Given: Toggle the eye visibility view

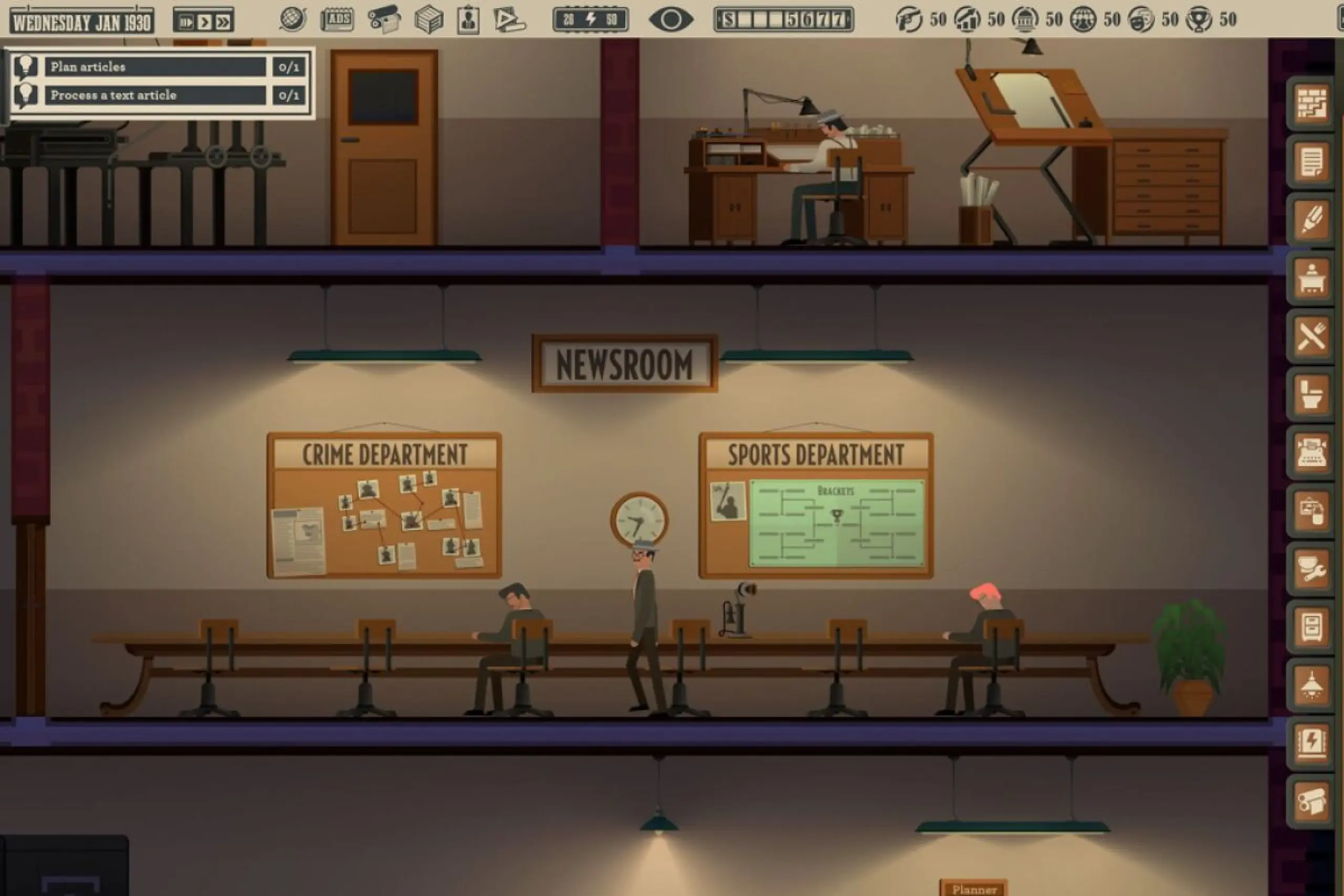Looking at the screenshot, I should coord(671,20).
